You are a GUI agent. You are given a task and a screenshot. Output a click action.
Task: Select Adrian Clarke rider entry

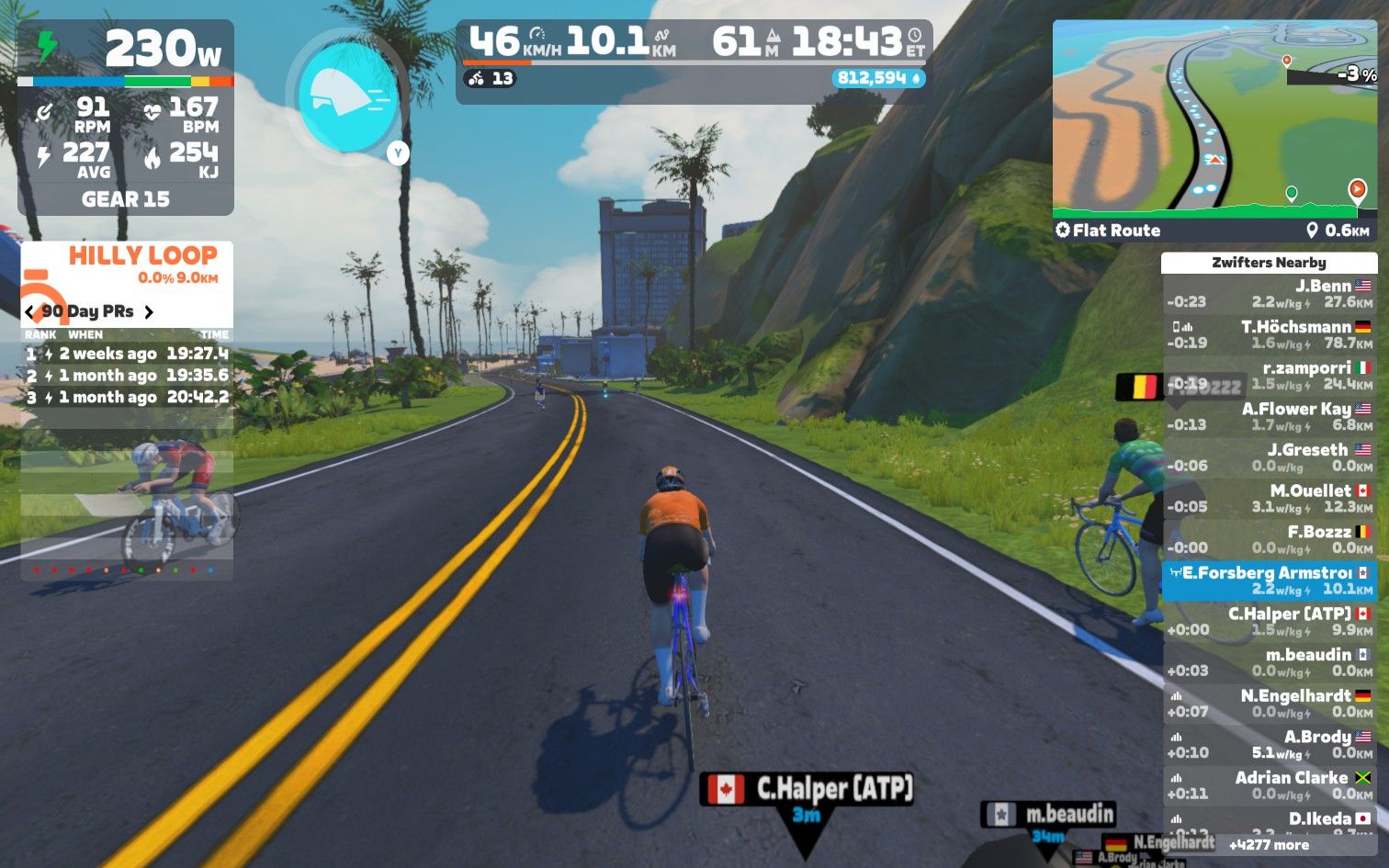coord(1270,785)
